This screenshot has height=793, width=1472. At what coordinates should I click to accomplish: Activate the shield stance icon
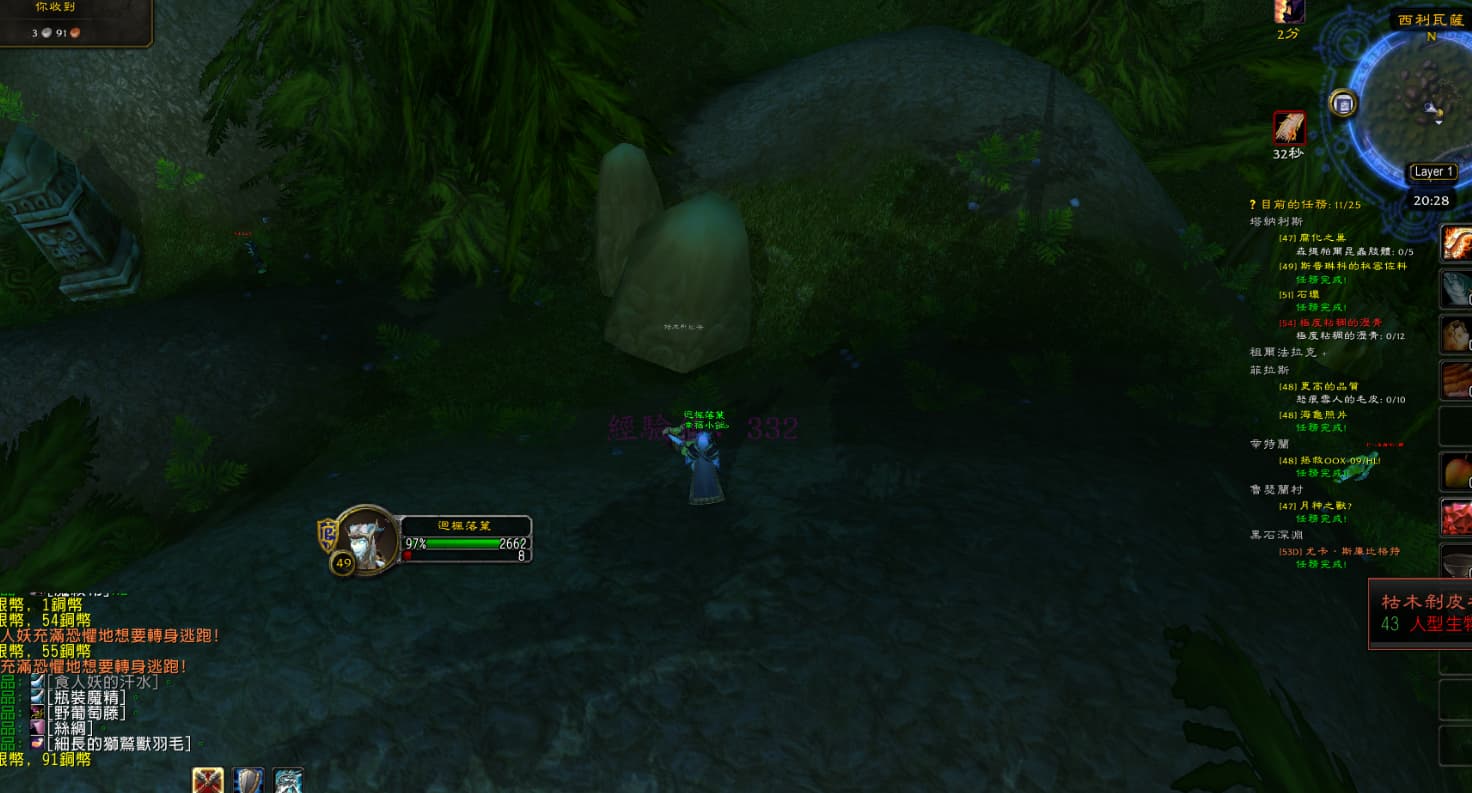tap(248, 781)
